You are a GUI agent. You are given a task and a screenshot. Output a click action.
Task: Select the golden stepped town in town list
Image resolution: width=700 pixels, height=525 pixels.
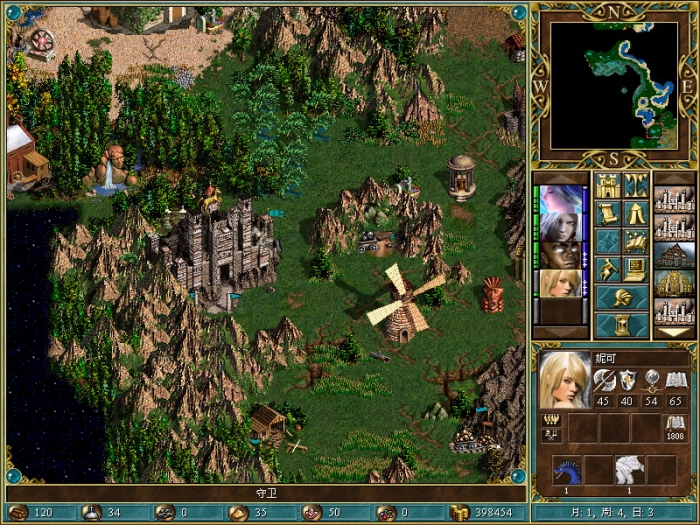673,283
